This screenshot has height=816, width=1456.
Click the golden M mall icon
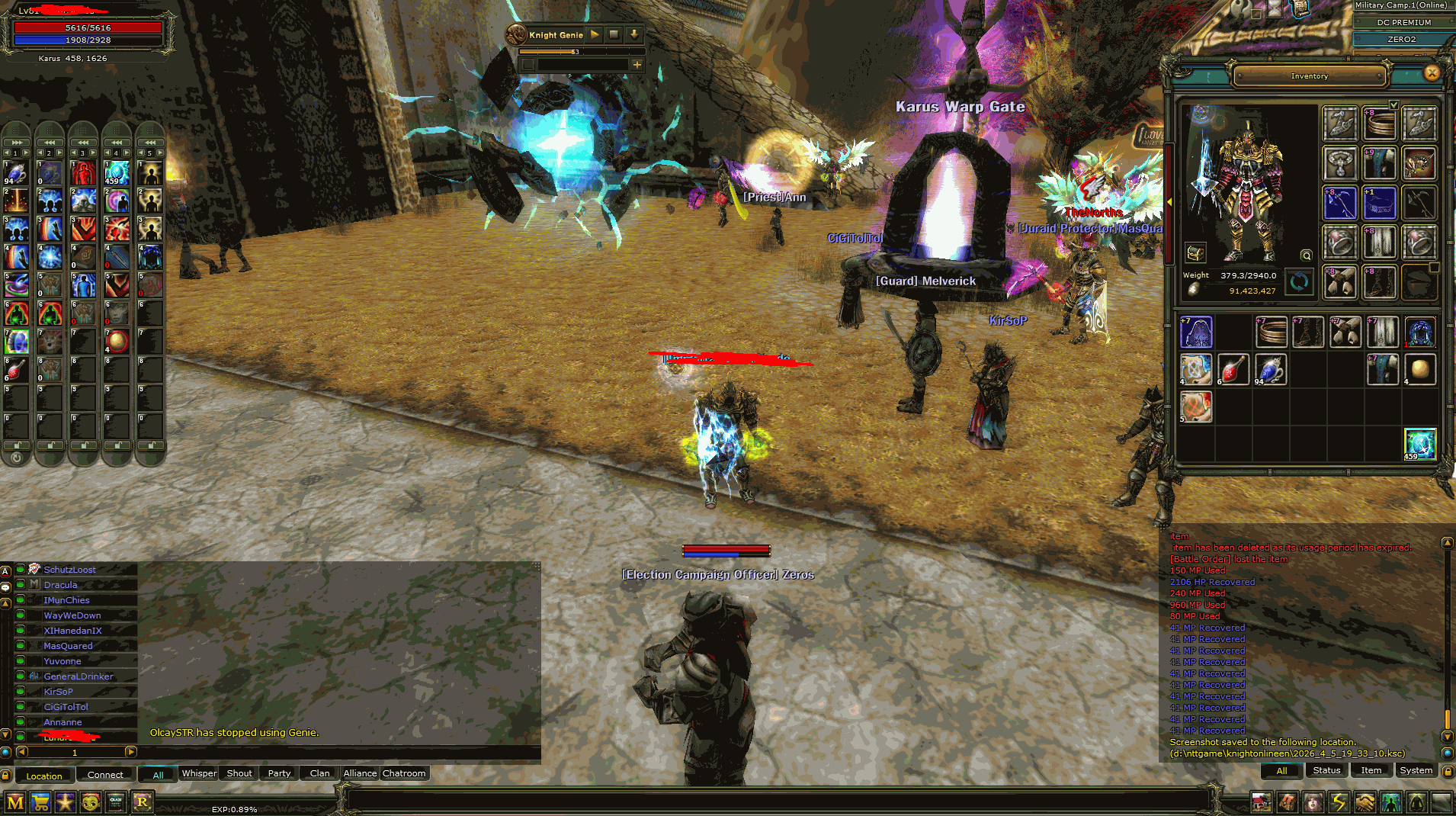click(15, 802)
